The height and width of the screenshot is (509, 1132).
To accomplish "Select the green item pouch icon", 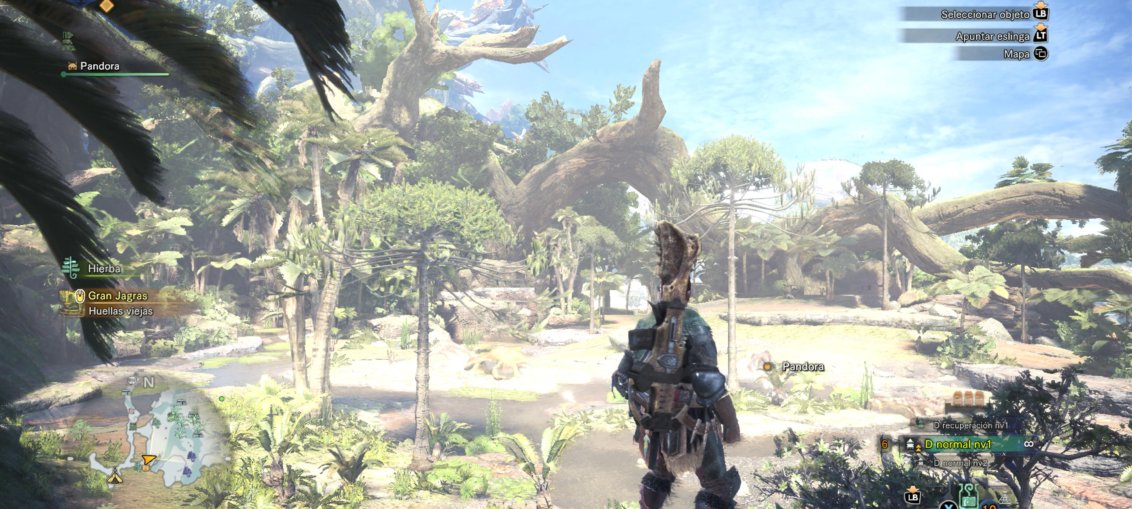I will [968, 494].
